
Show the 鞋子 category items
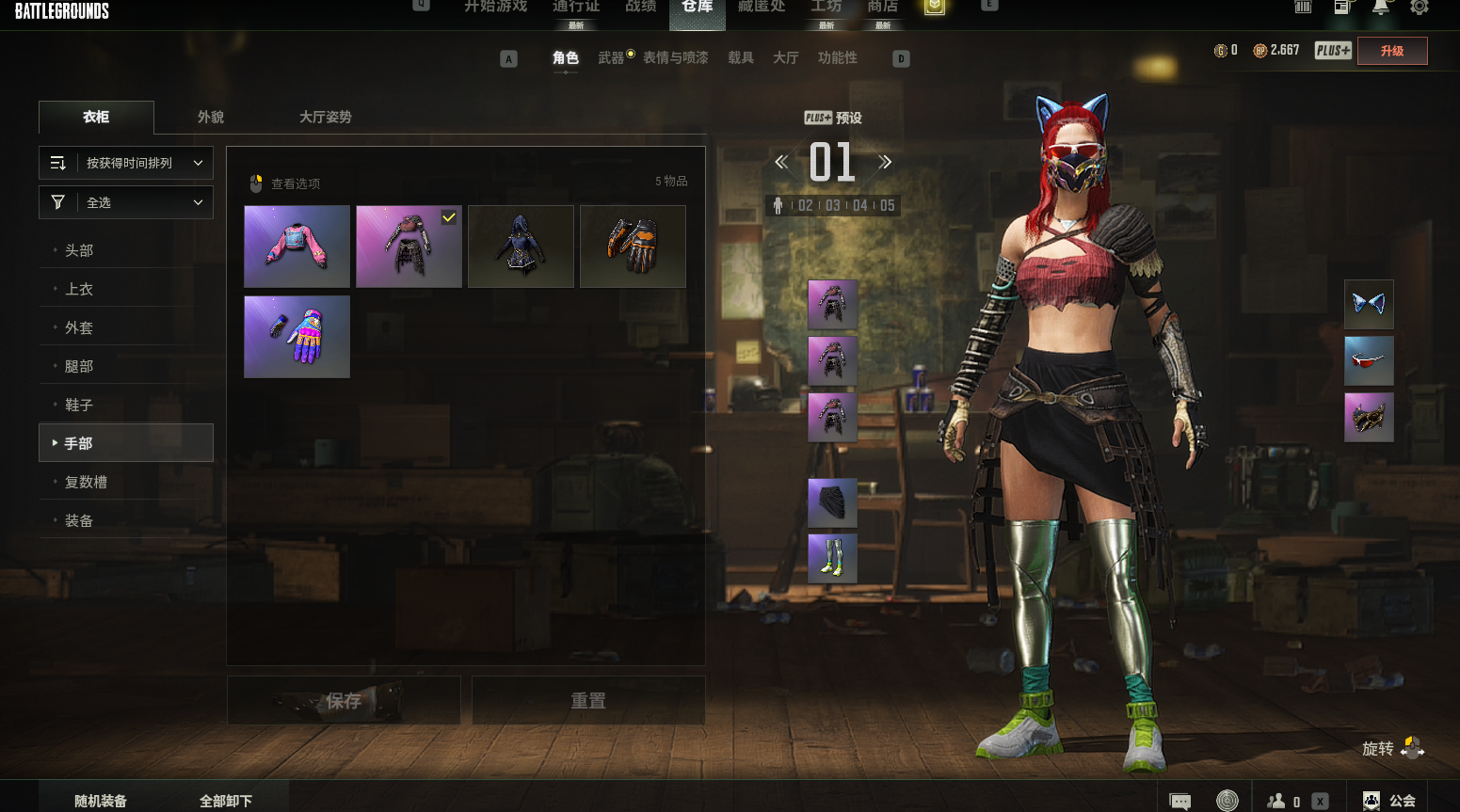pyautogui.click(x=79, y=405)
